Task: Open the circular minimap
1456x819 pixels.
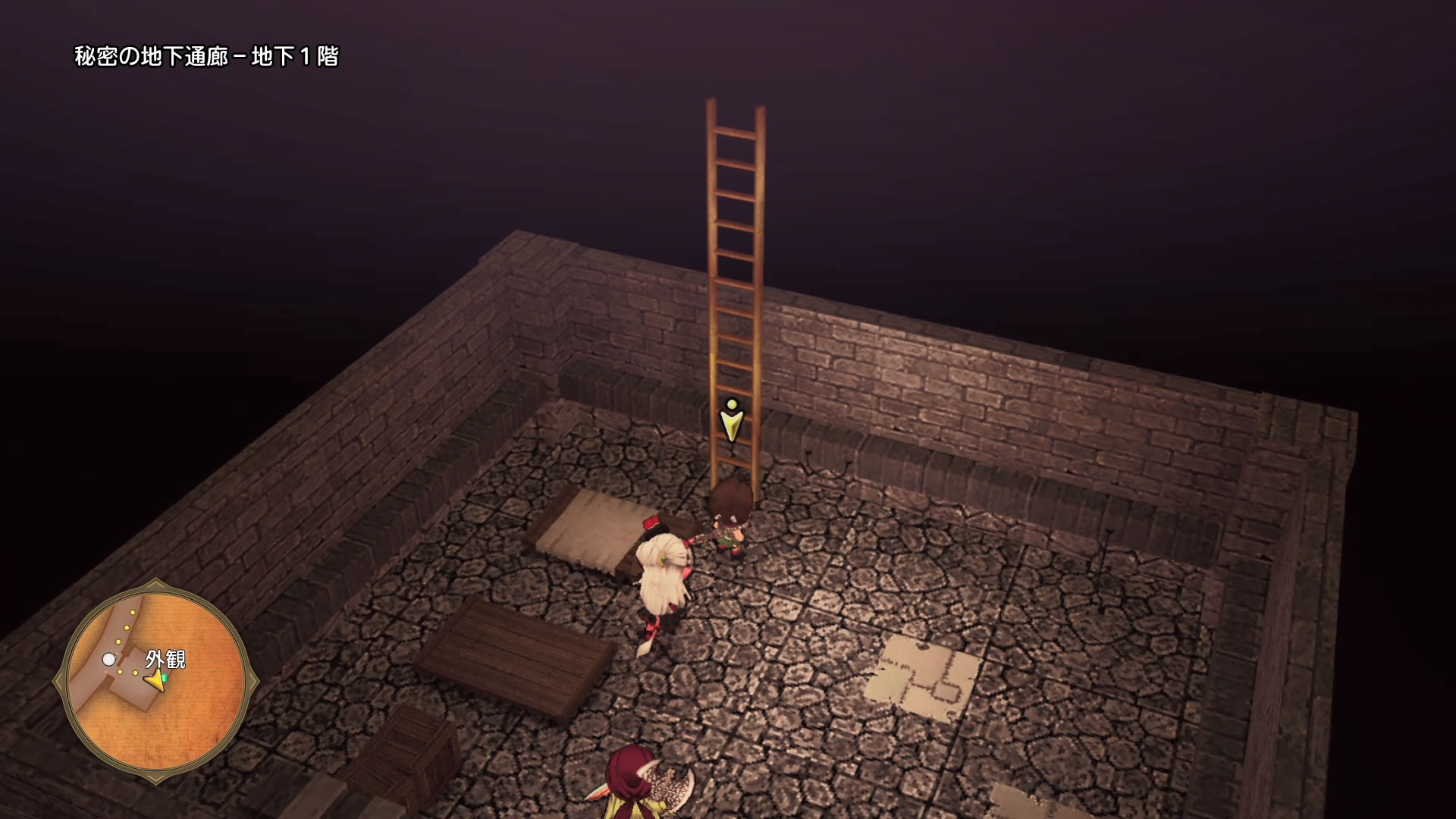Action: [x=155, y=682]
